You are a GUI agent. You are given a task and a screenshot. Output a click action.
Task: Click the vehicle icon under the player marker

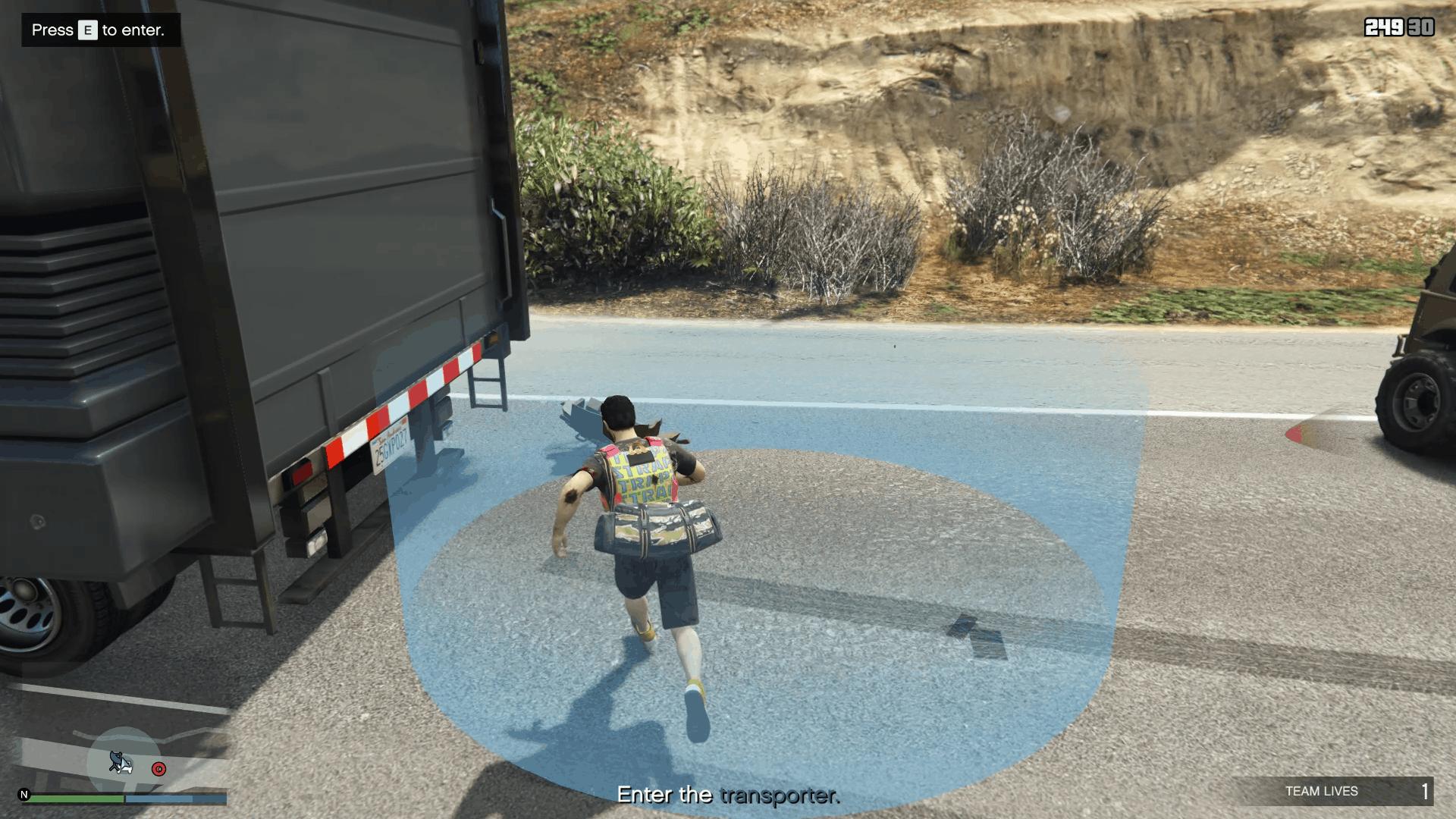pos(126,768)
